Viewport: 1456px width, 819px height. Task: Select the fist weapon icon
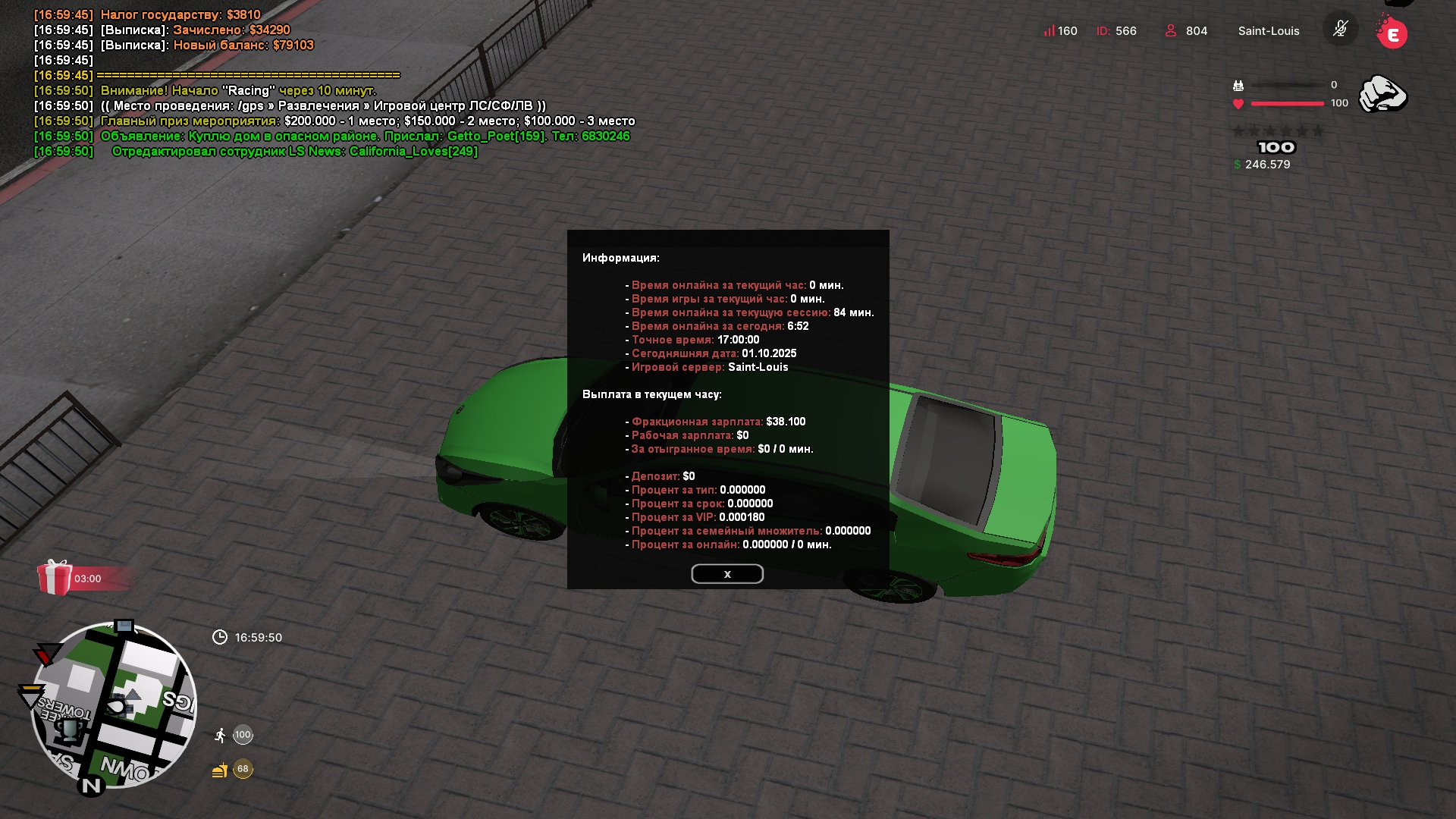tap(1382, 95)
